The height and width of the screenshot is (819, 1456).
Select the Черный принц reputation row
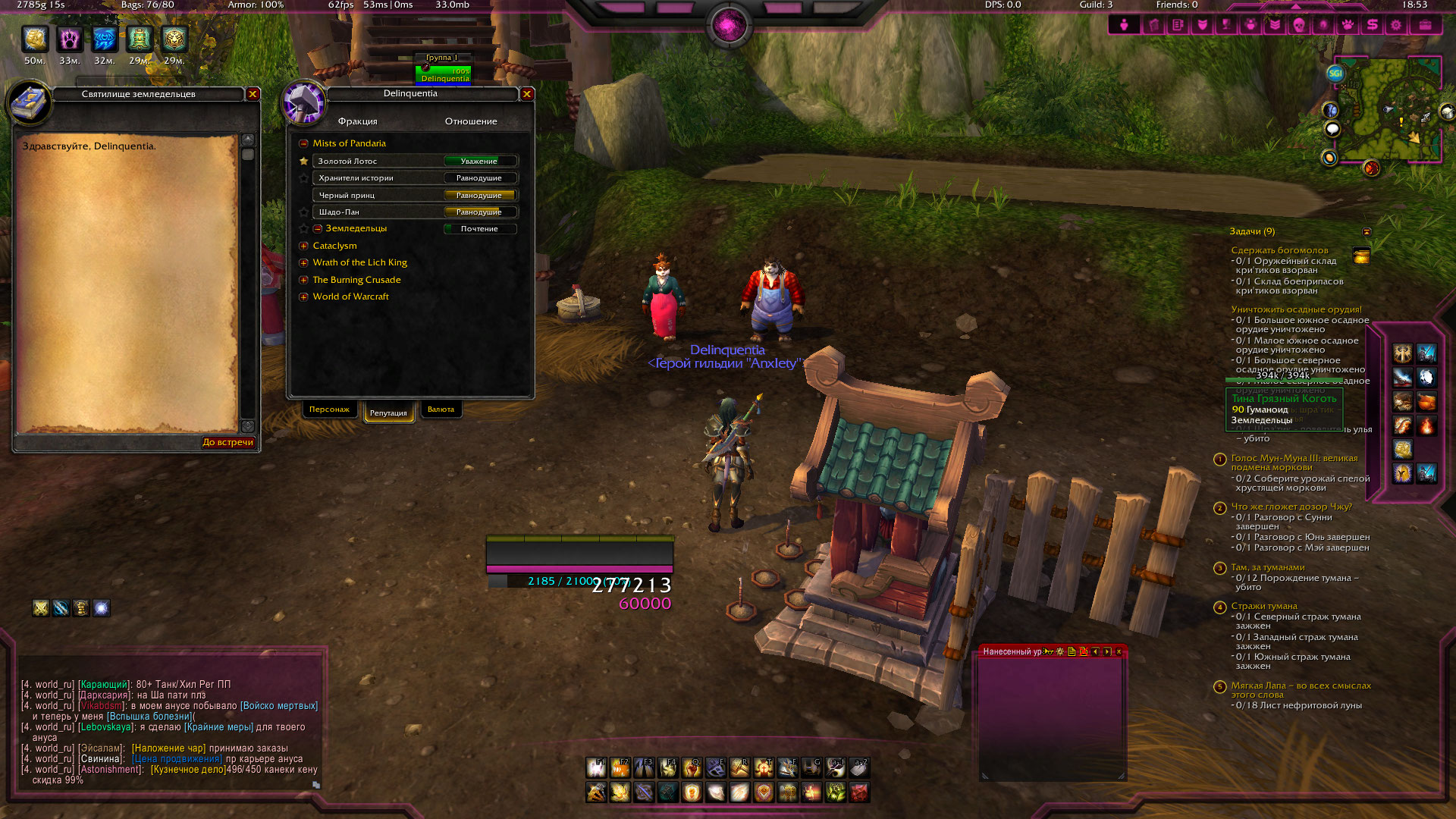point(379,196)
